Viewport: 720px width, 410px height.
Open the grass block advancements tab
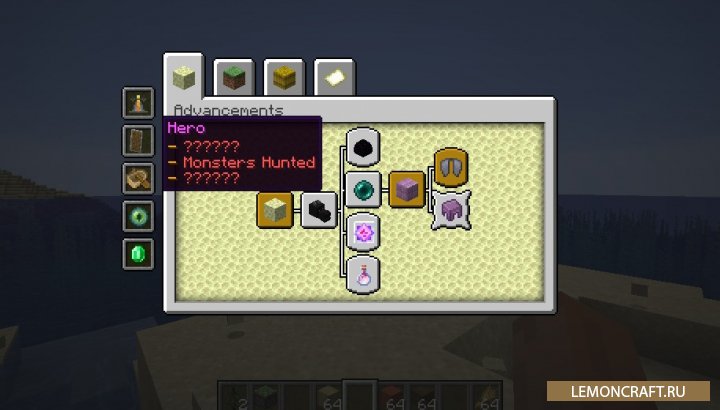[234, 76]
